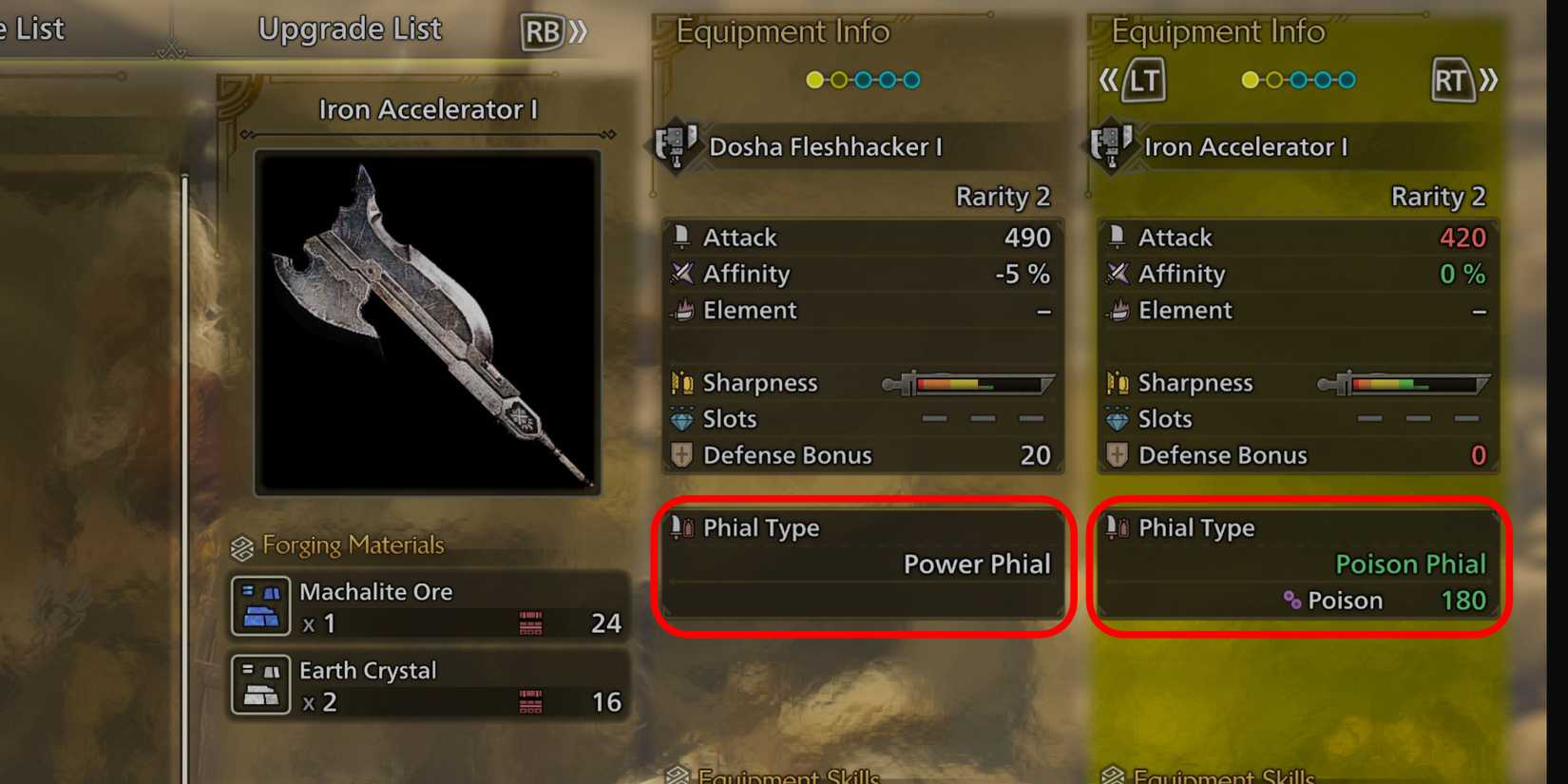The image size is (1568, 784).
Task: Click the Phial Type vial icon under Power Phial
Action: click(681, 528)
